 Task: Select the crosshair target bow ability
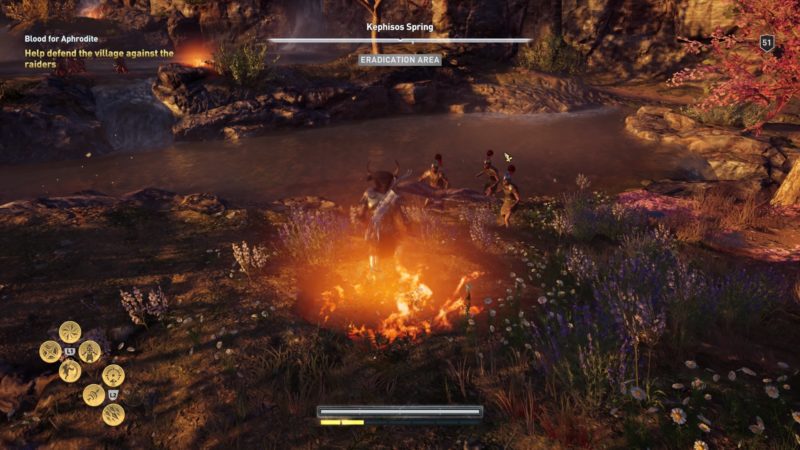coord(113,375)
